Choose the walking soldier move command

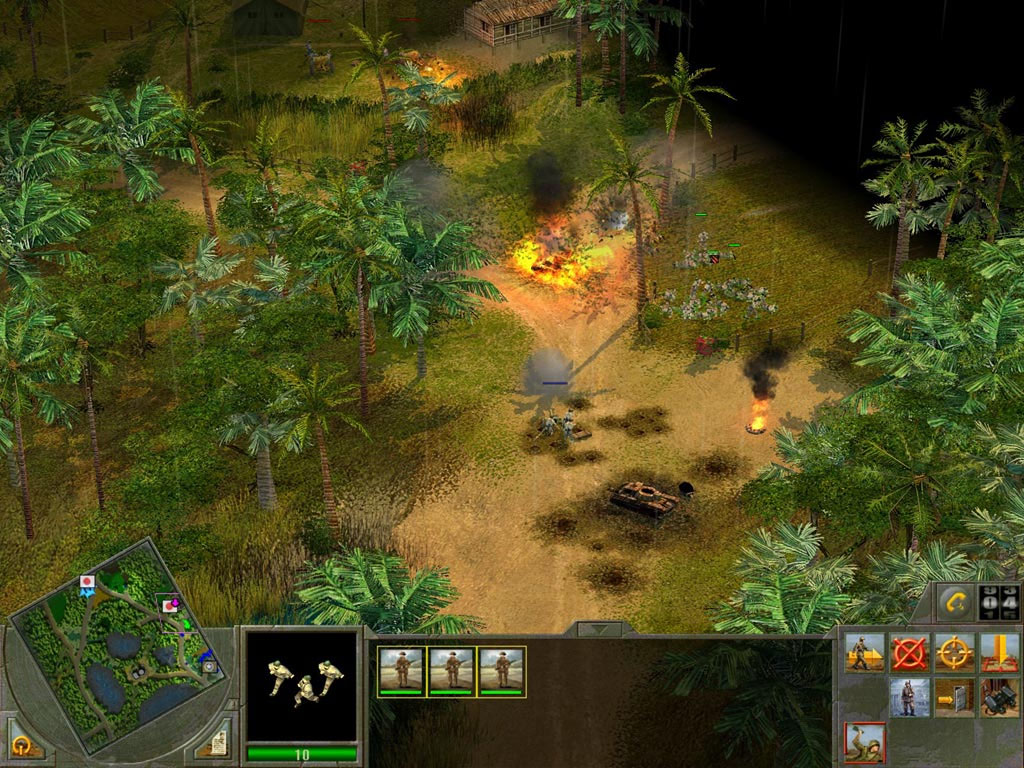point(864,653)
